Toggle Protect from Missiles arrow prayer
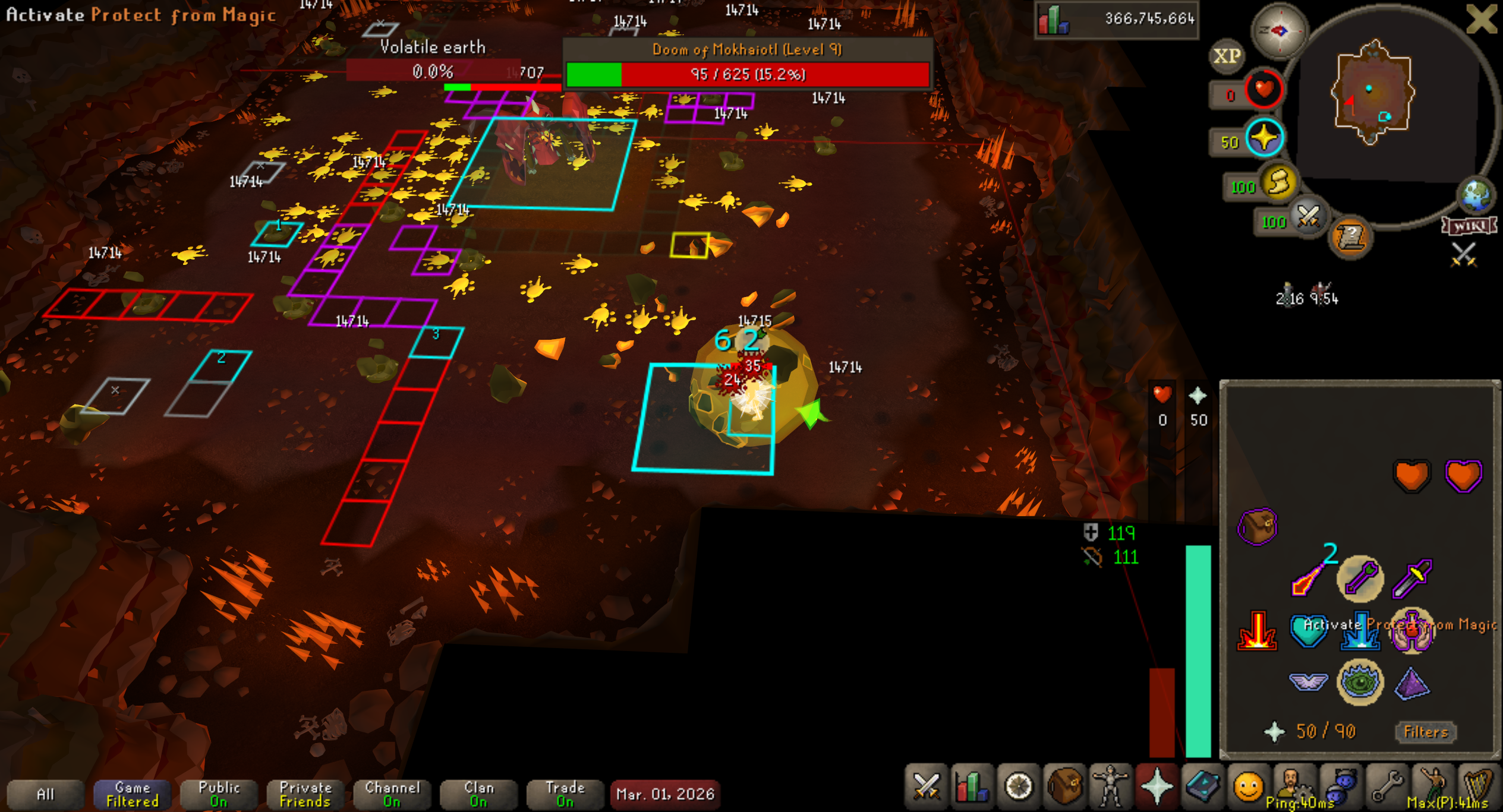 pyautogui.click(x=1360, y=578)
